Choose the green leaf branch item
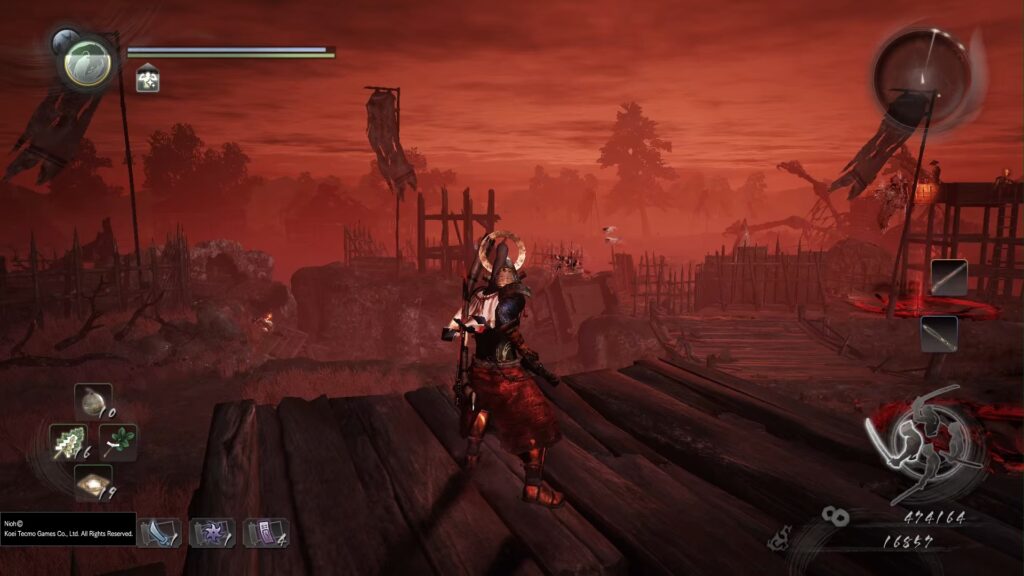The height and width of the screenshot is (576, 1024). pos(118,442)
